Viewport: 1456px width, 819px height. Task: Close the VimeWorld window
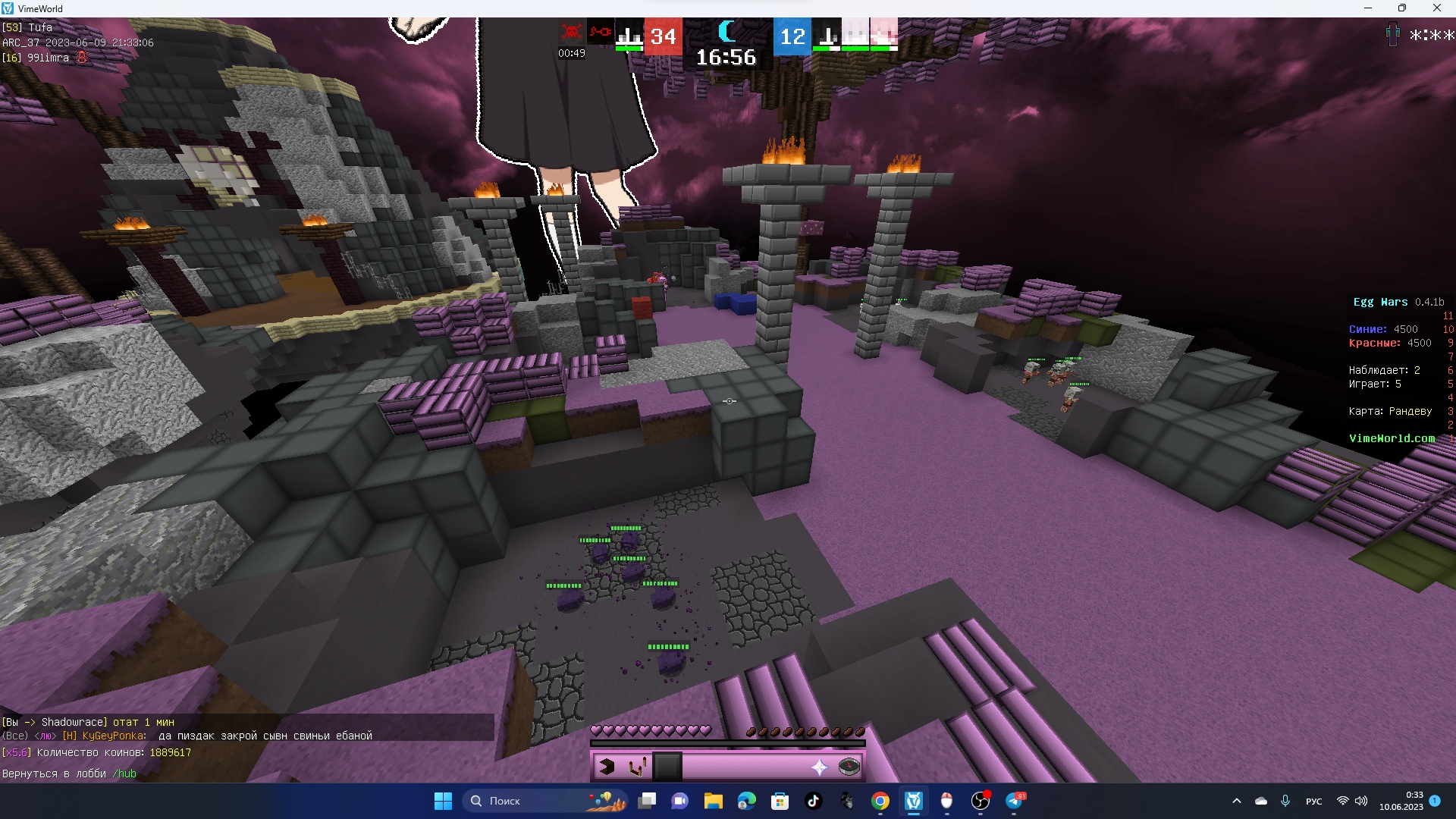[1436, 8]
